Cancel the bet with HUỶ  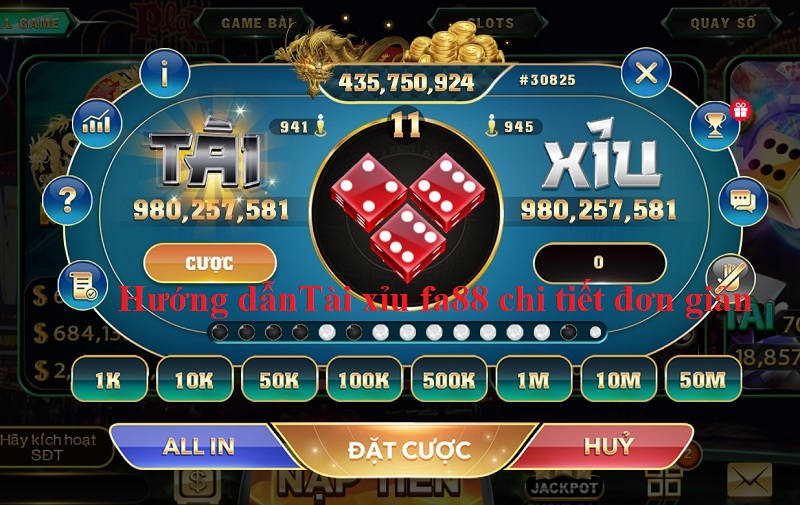tap(608, 446)
